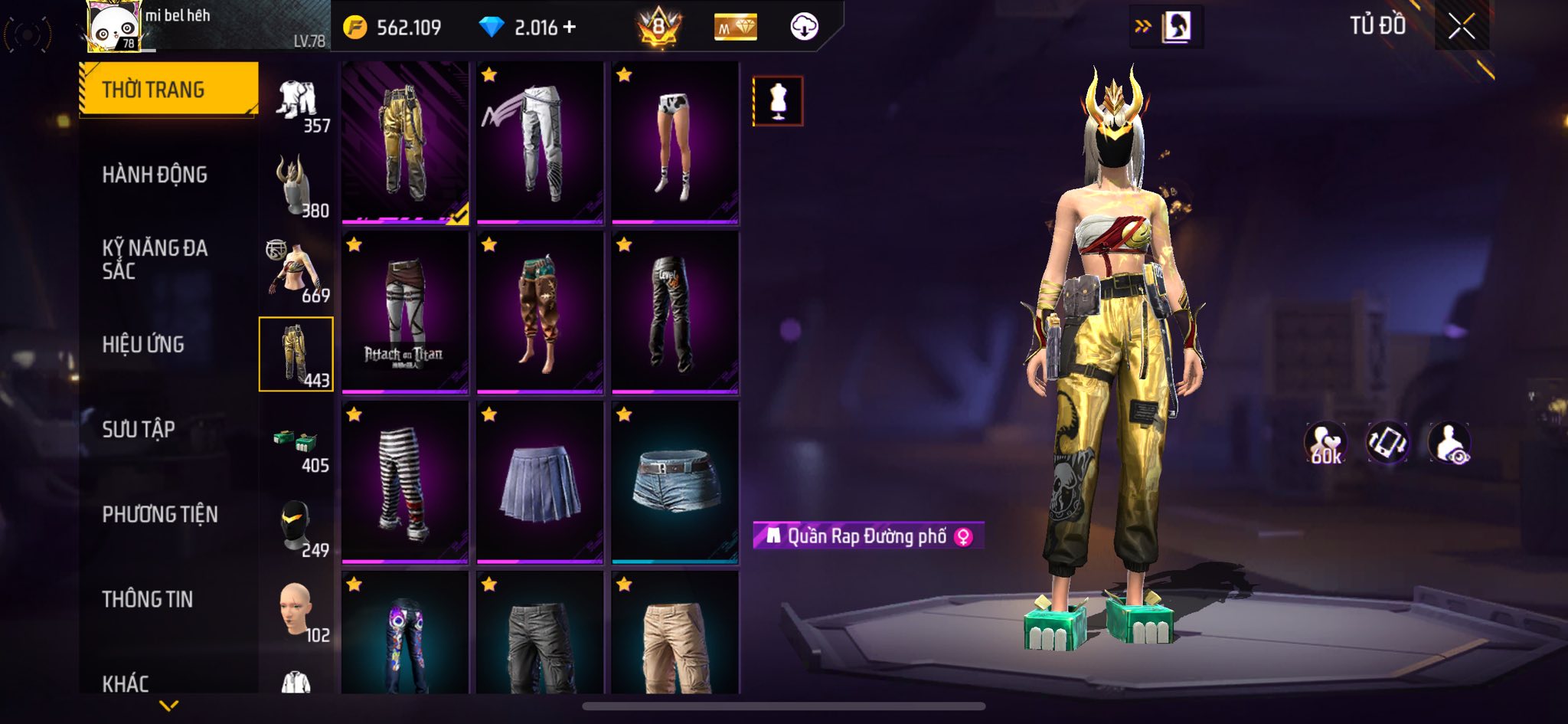
Task: Open the HIỆU ỨNG section
Action: click(143, 345)
